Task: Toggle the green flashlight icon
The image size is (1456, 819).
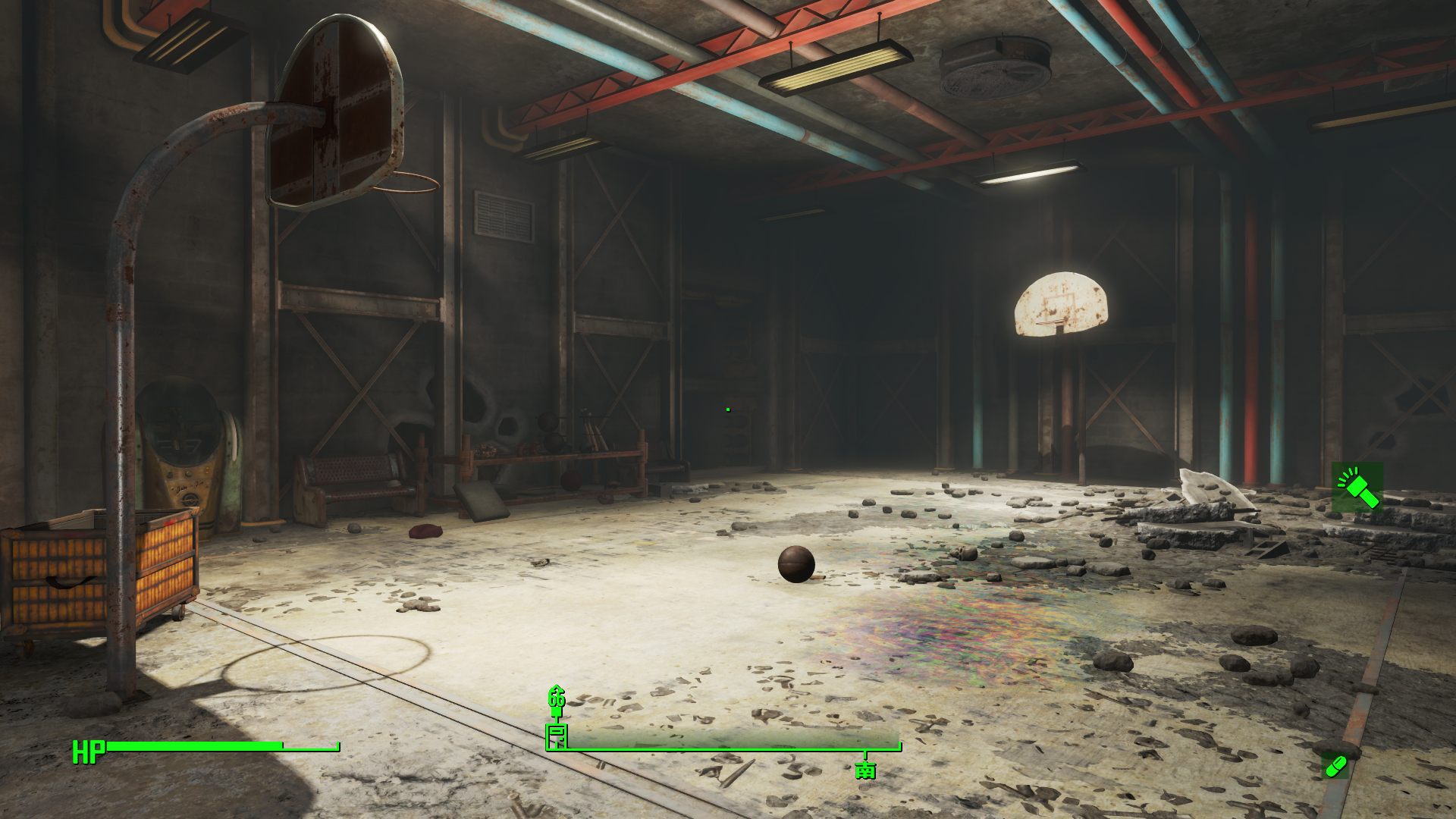Action: click(1357, 488)
